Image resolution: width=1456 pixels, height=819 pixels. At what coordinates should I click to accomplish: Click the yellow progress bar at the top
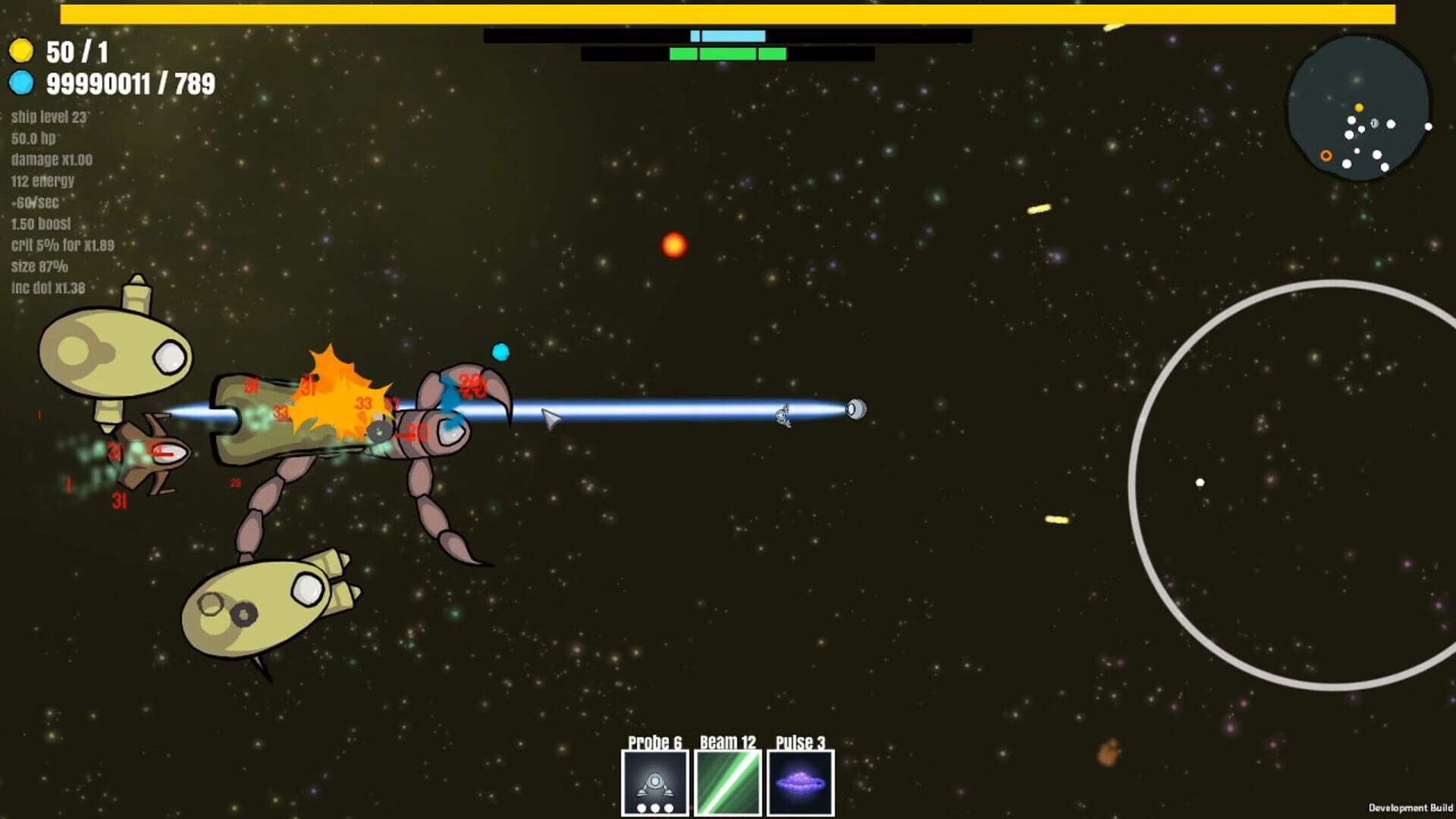728,11
